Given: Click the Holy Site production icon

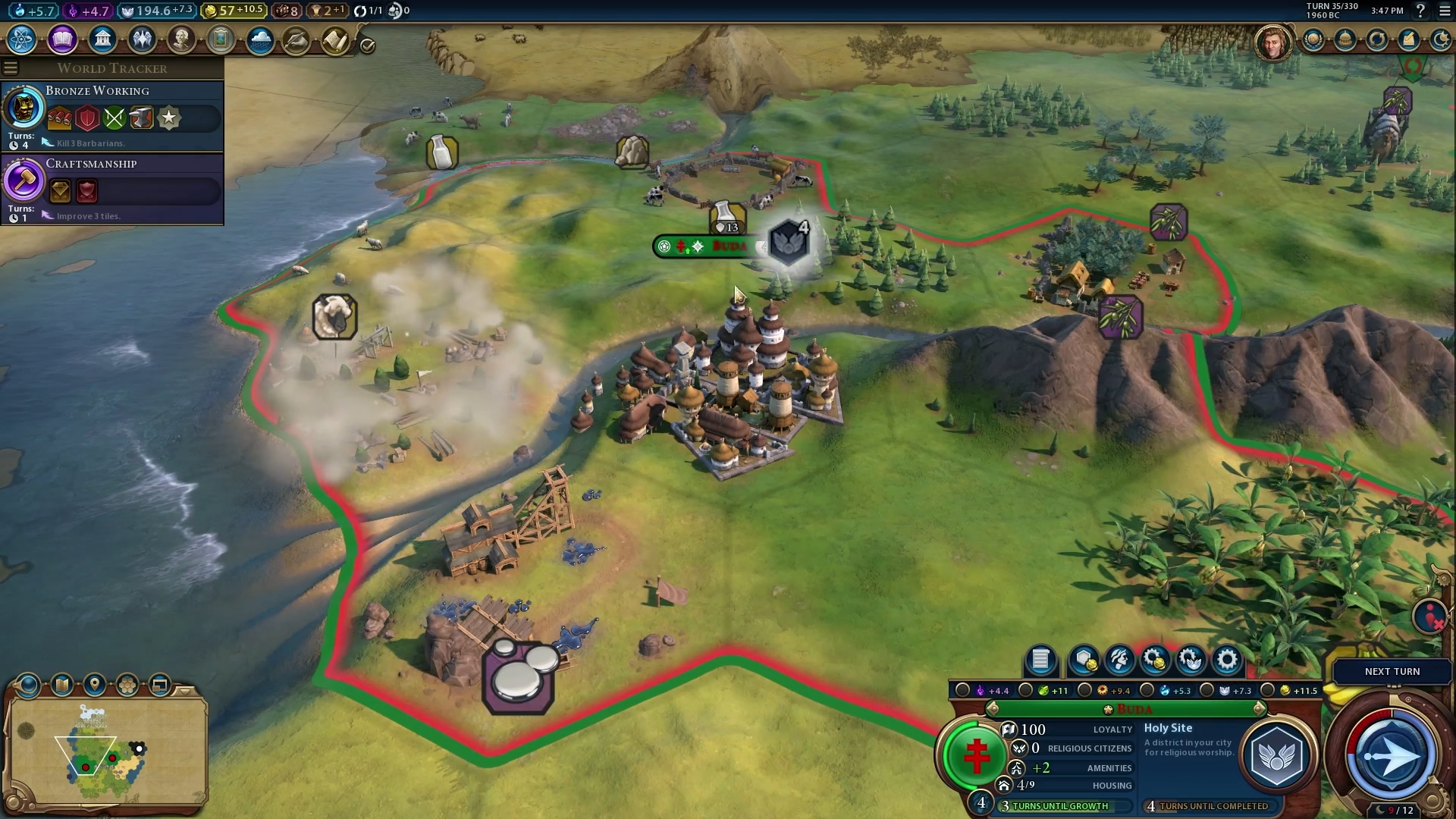Looking at the screenshot, I should (x=1277, y=756).
